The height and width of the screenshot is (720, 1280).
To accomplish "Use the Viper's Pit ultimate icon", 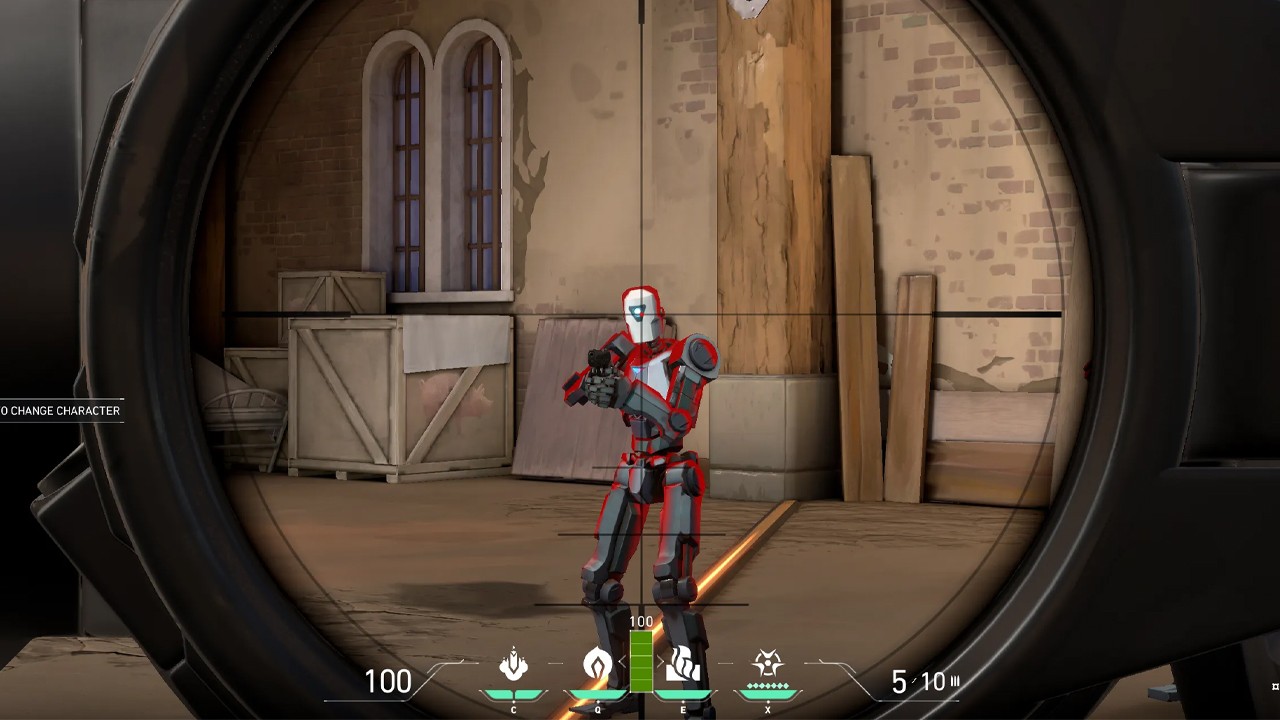I will coord(768,663).
